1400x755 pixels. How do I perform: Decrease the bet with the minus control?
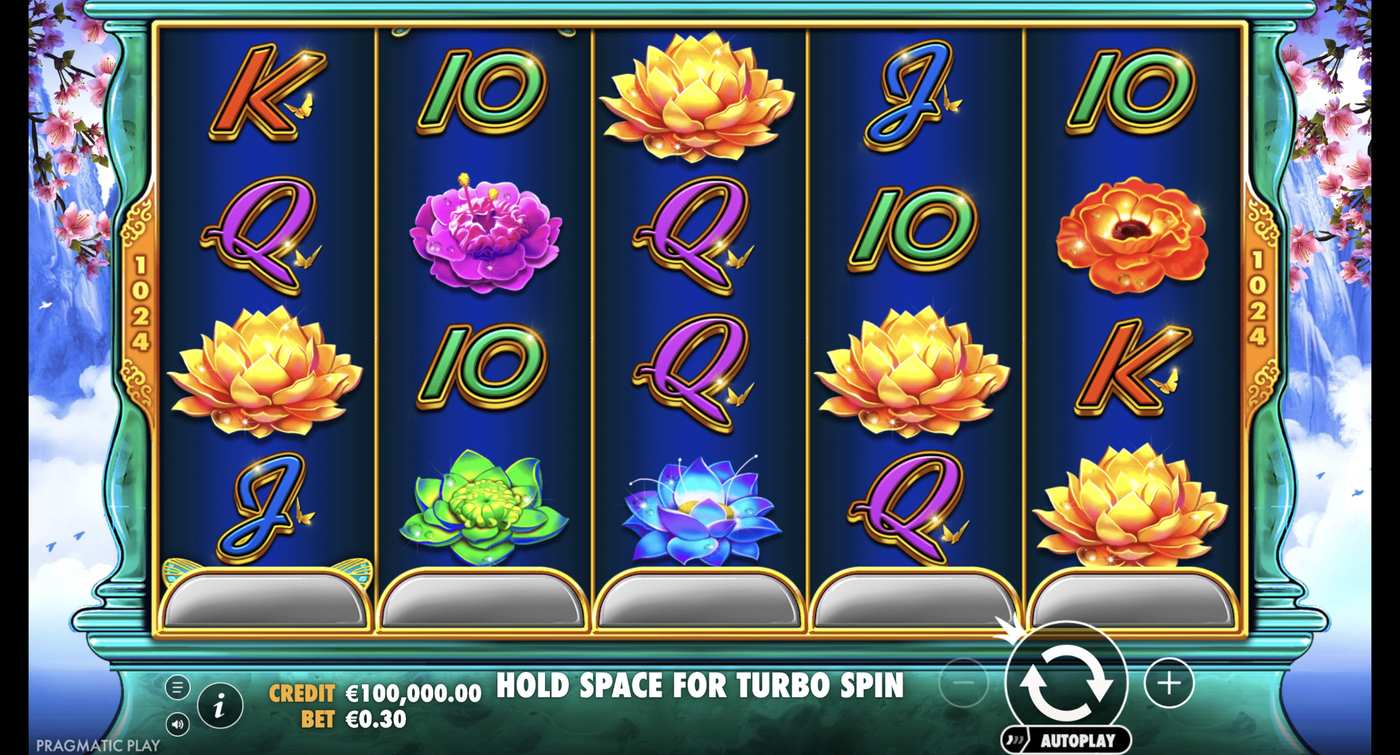tap(963, 685)
